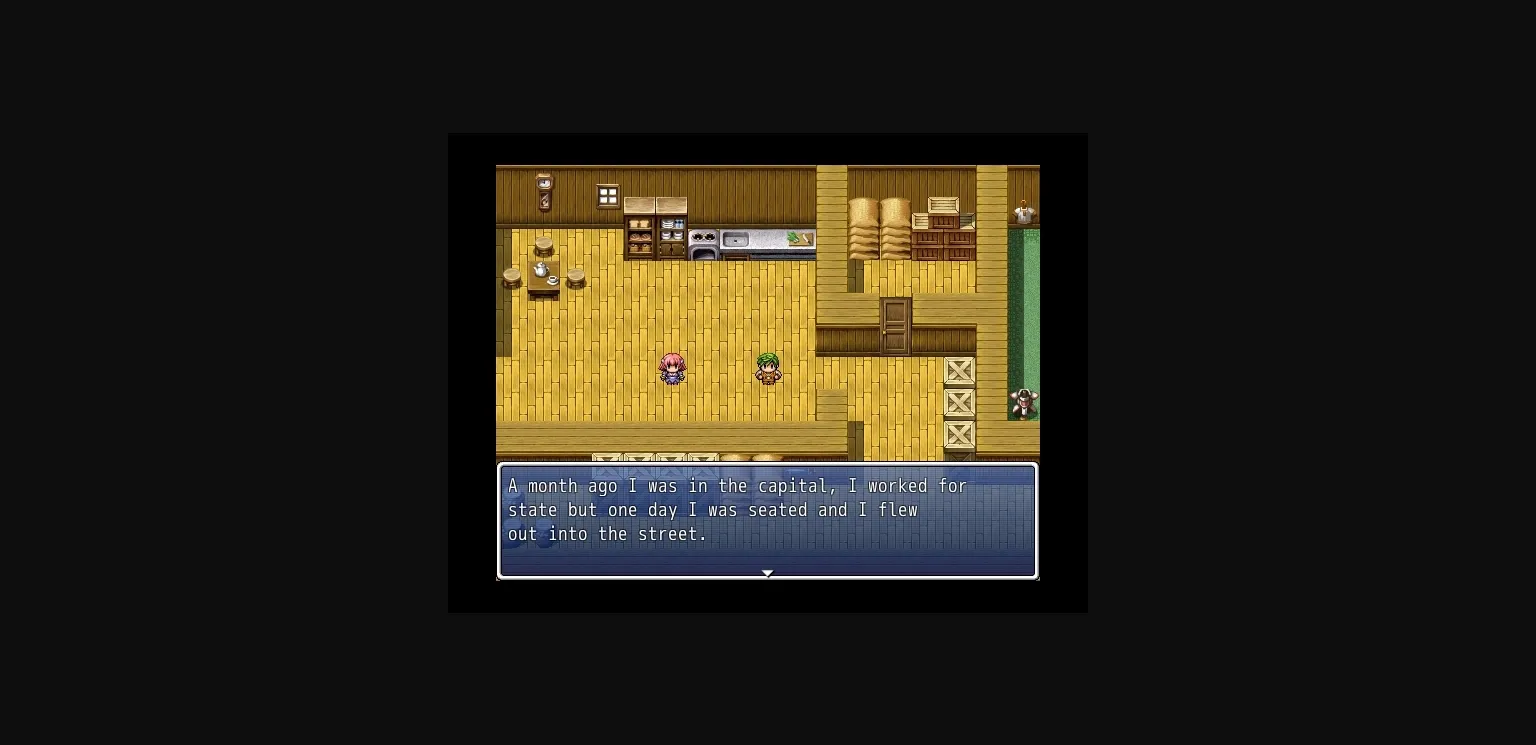Select the green-haired hero character

768,368
